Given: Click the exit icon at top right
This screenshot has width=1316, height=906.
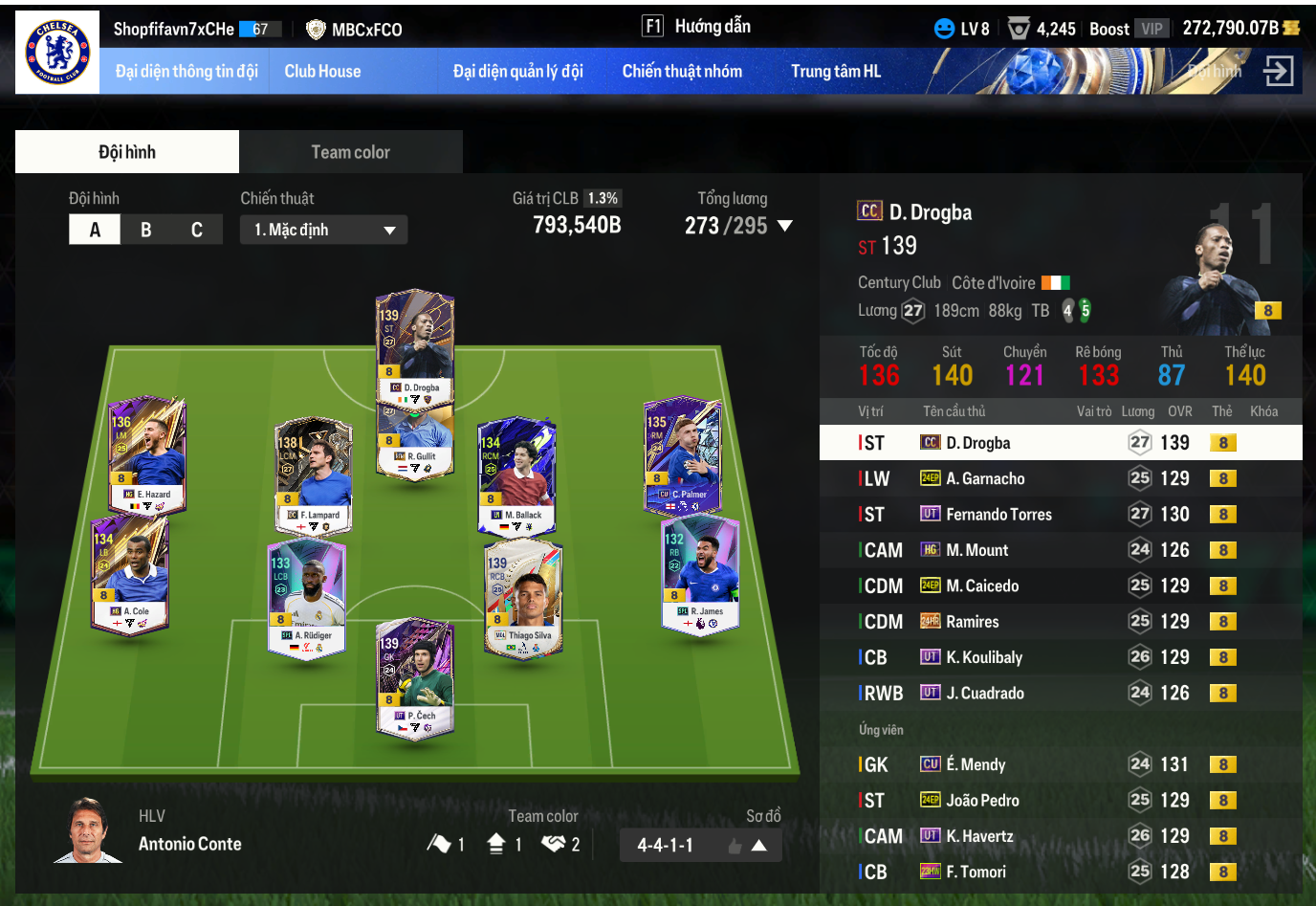Looking at the screenshot, I should pos(1278,71).
